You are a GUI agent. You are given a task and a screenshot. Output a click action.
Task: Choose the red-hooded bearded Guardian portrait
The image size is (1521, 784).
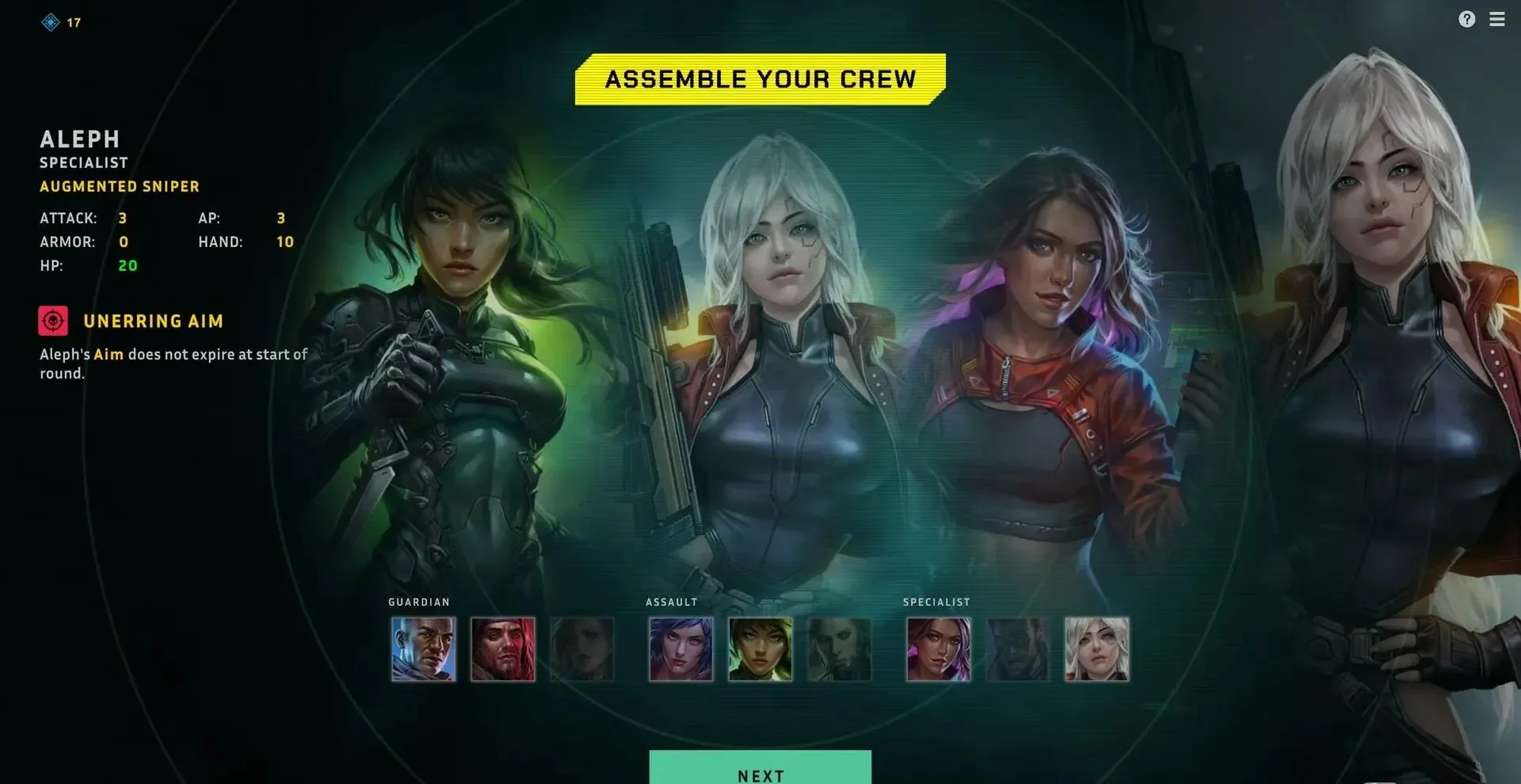(502, 649)
